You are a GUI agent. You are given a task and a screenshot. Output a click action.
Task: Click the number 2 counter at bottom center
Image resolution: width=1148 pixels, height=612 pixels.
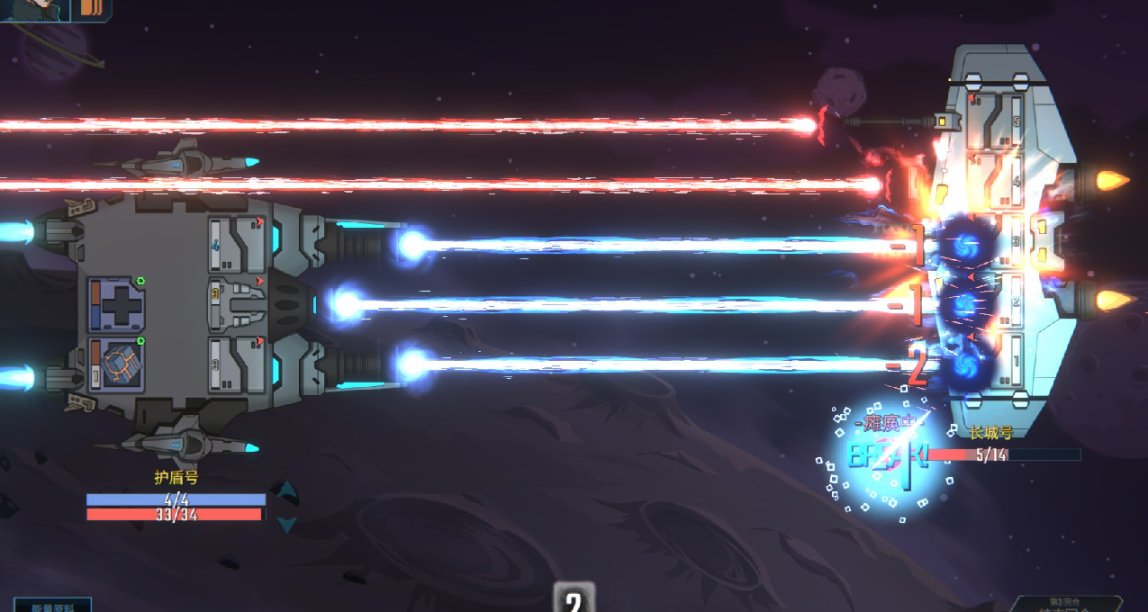tap(573, 600)
